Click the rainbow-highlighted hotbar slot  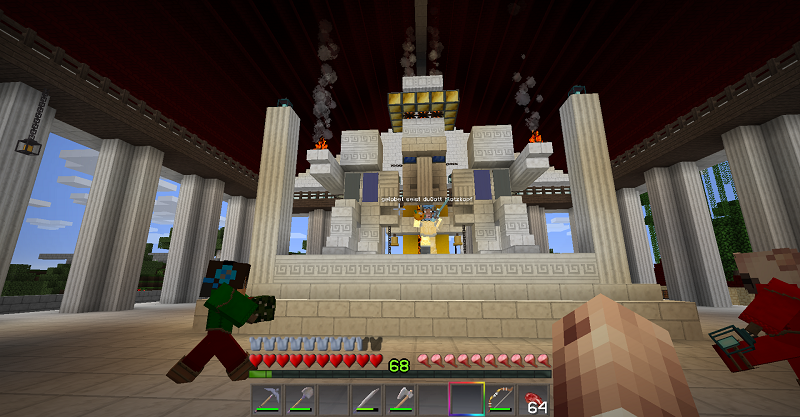466,398
